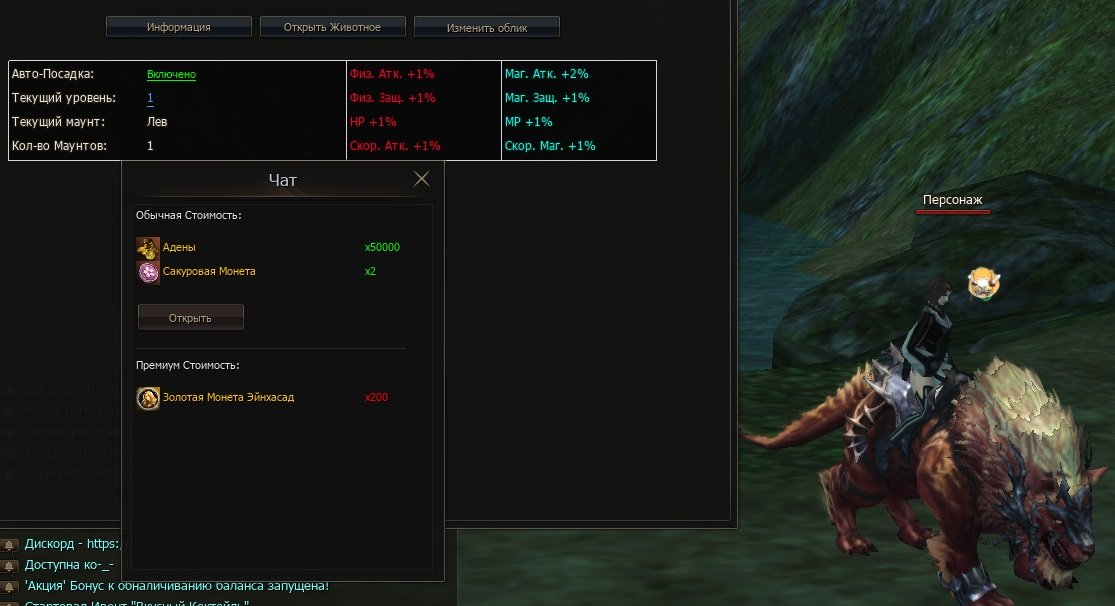
Task: Click the current level number link
Action: pos(150,98)
